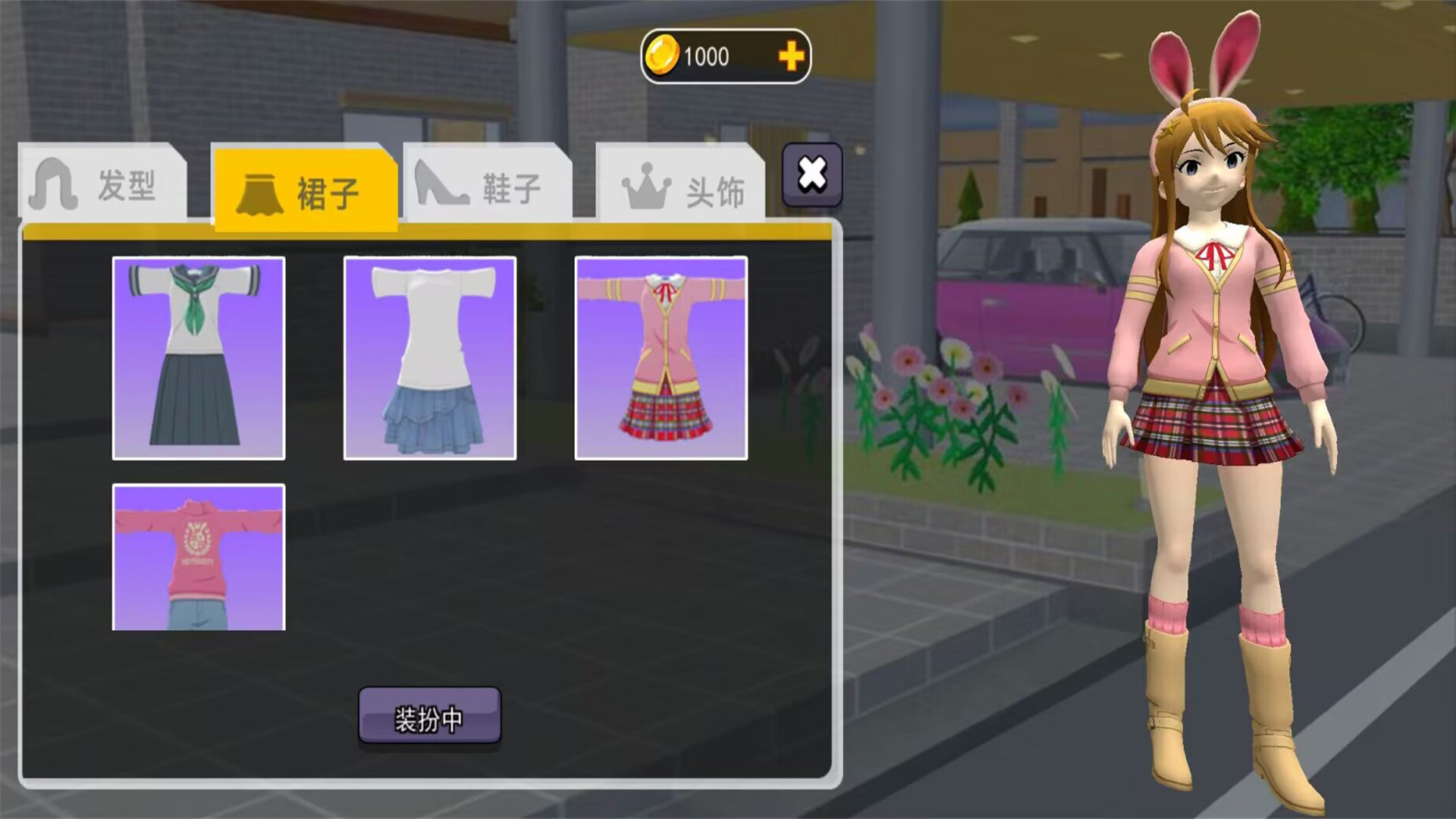
Task: Select the white top with blue ruffled skirt
Action: (x=430, y=358)
